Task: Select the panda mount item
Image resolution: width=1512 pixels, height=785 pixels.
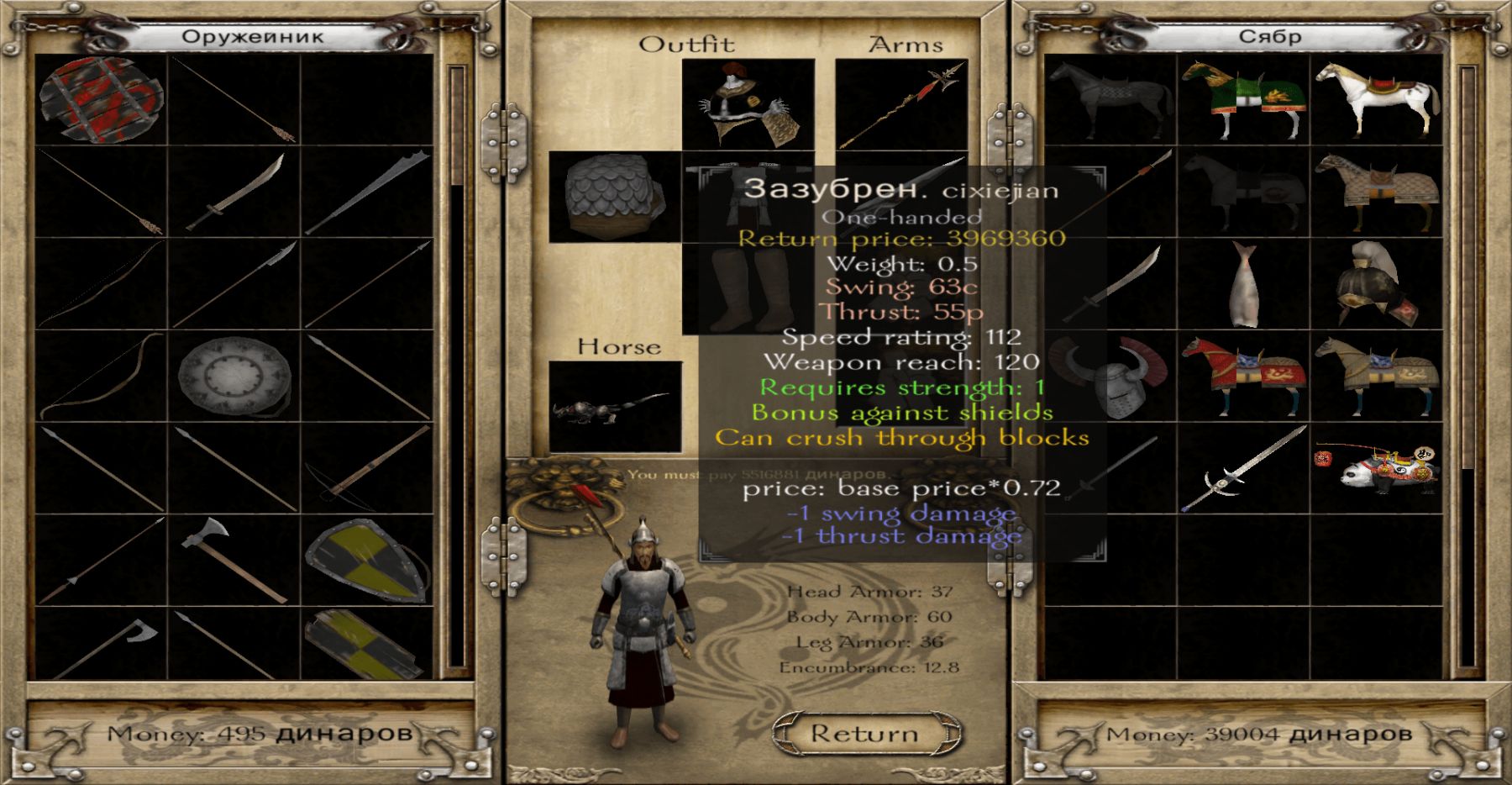Action: click(1378, 468)
